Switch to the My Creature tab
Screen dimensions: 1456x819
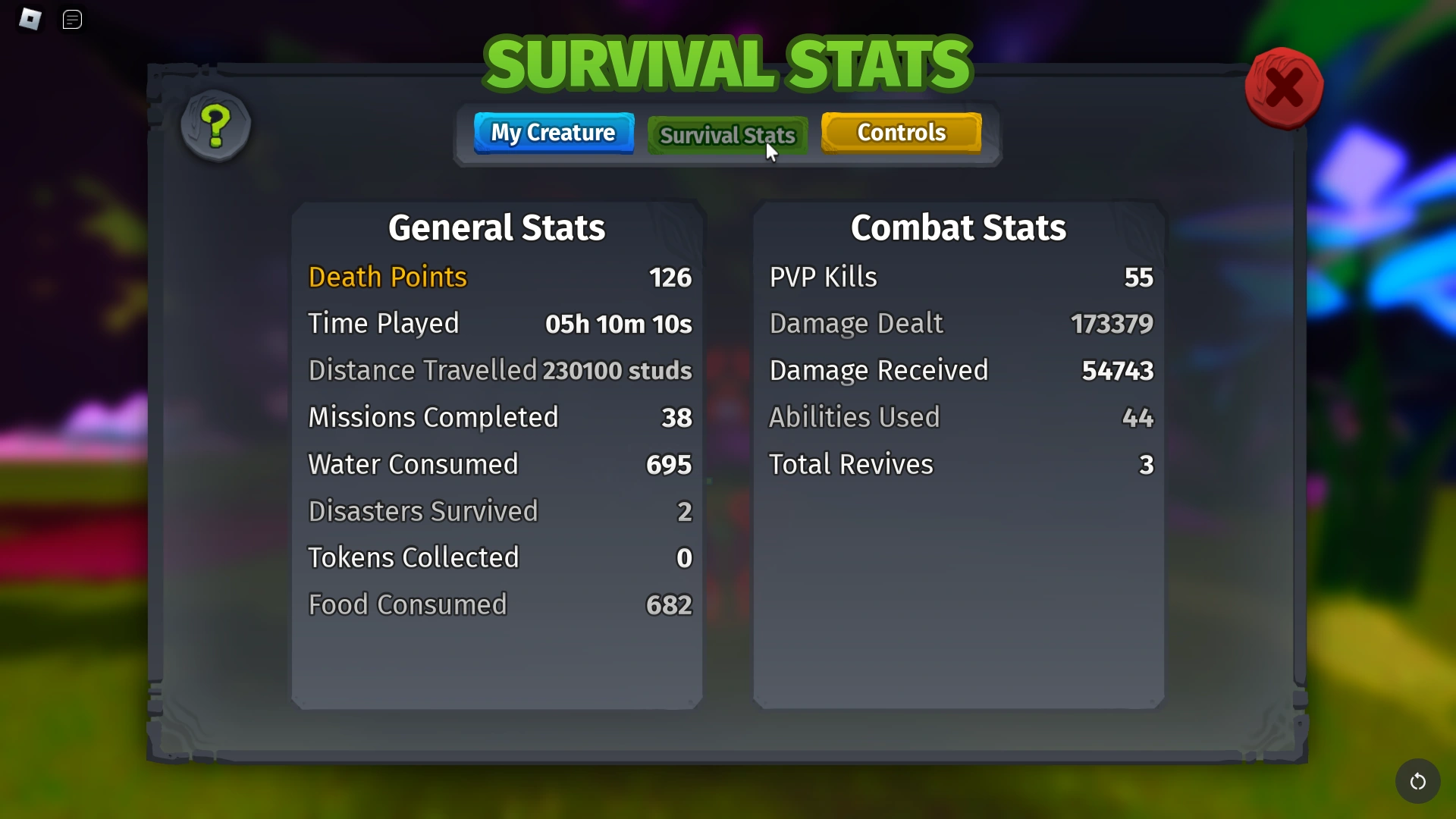tap(553, 133)
